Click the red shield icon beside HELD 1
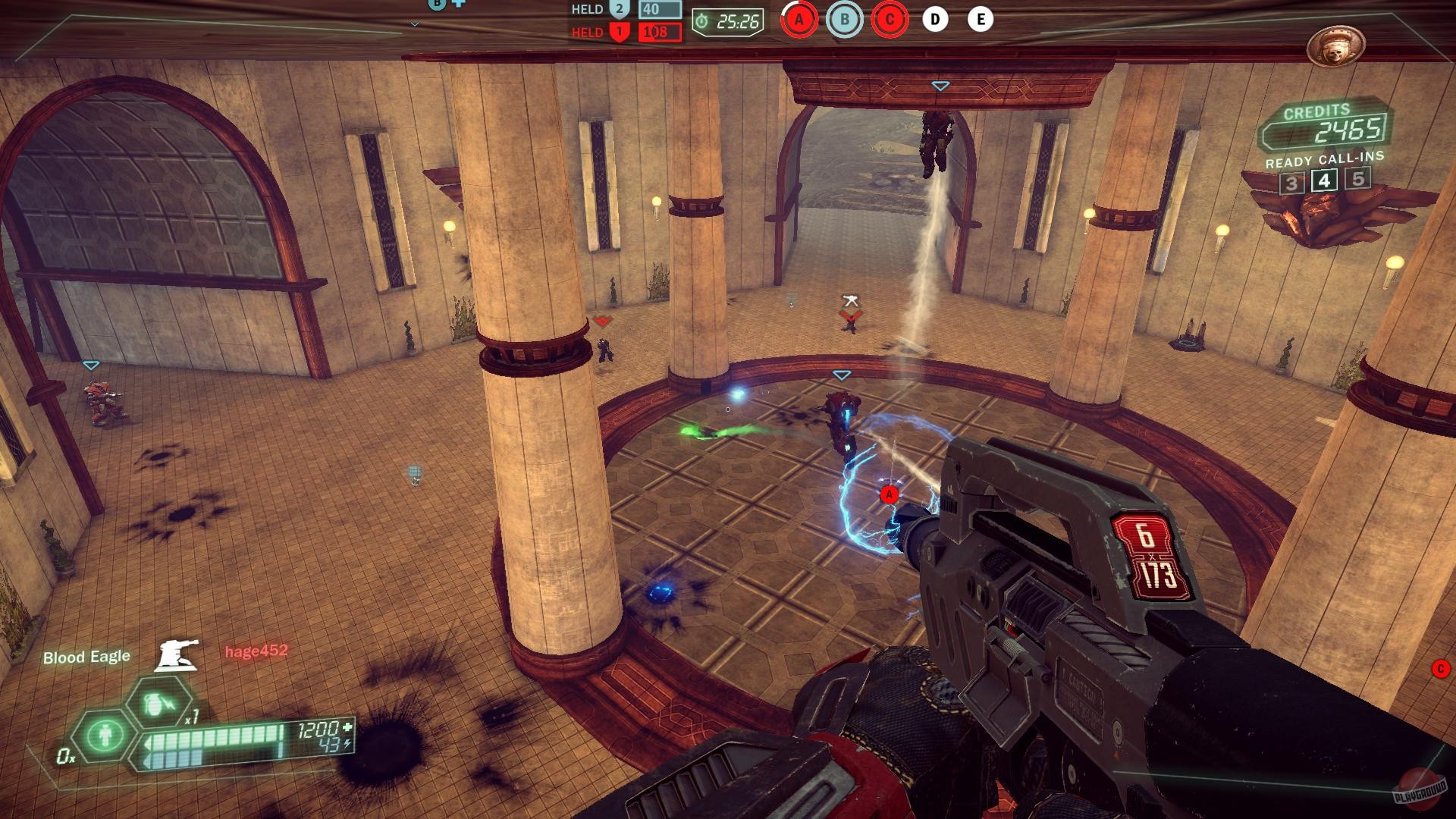1456x819 pixels. pos(619,31)
